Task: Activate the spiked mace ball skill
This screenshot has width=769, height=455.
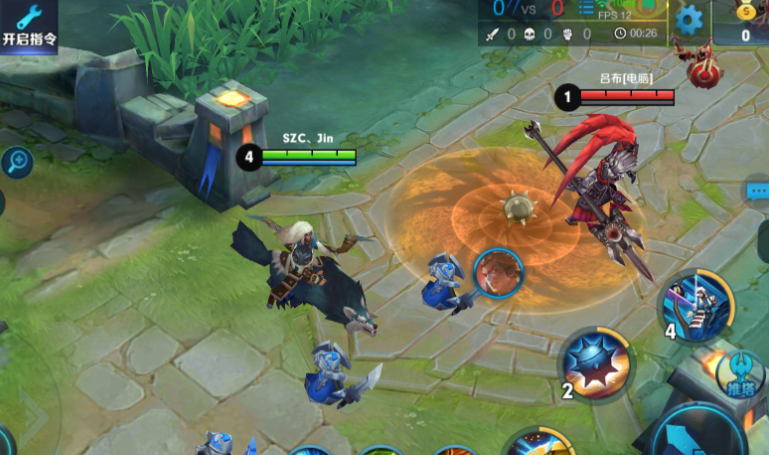Action: (596, 362)
